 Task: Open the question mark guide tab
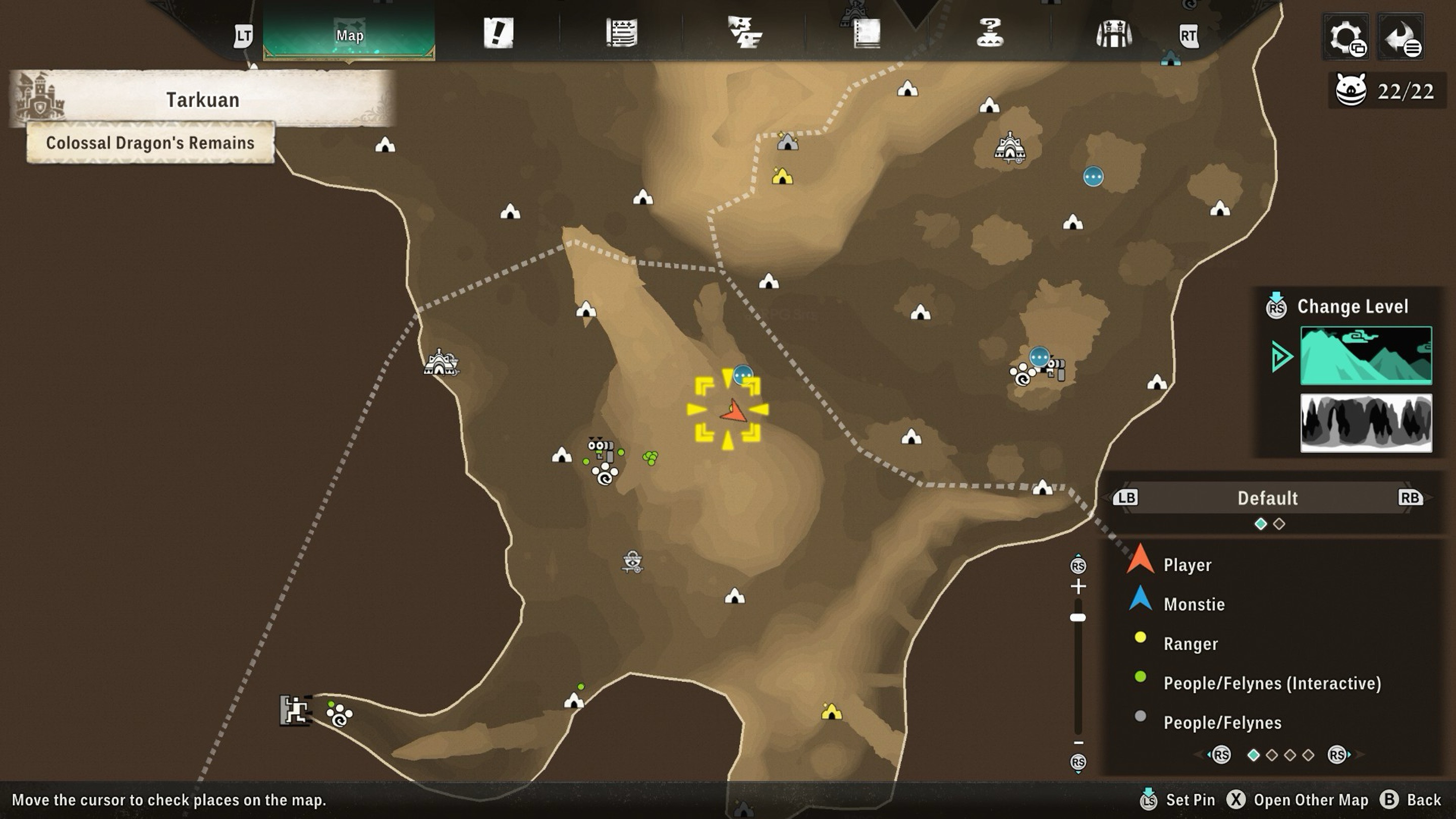click(990, 33)
